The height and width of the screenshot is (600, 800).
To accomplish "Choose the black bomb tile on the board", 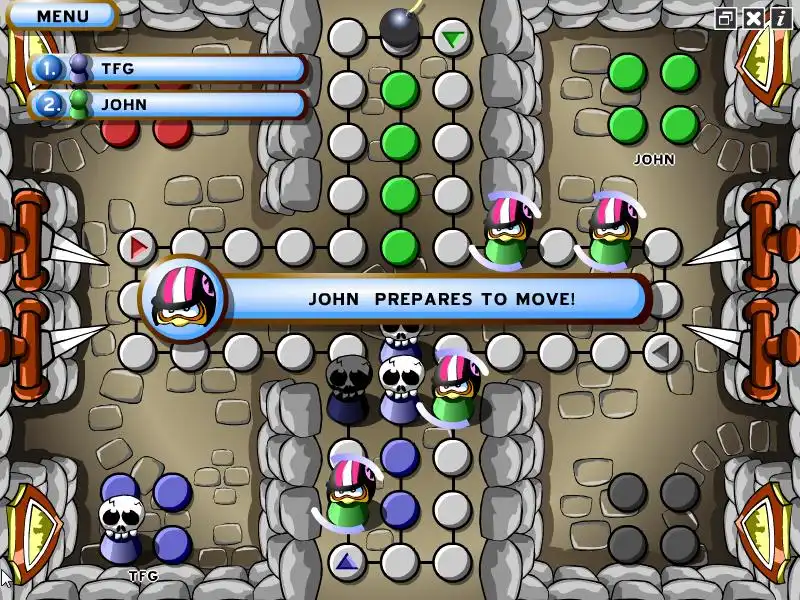I will 399,28.
